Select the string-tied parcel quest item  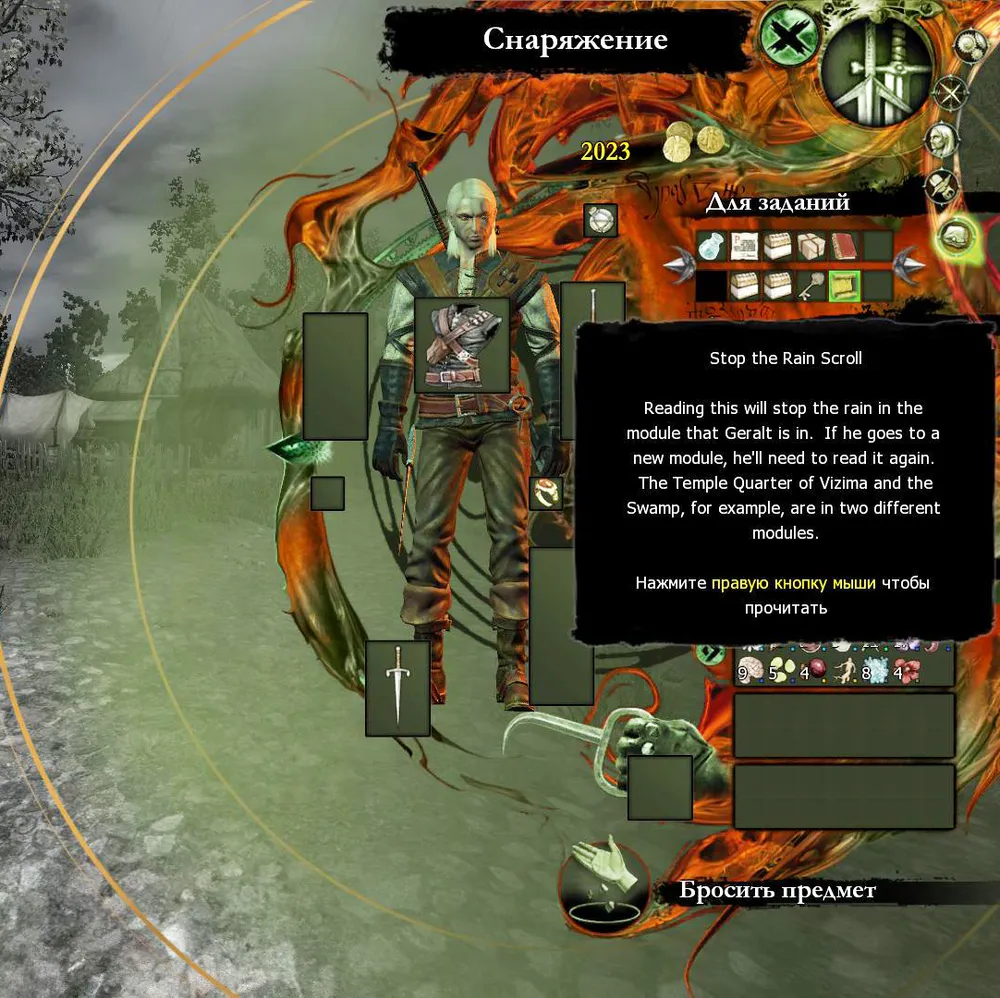pos(811,246)
